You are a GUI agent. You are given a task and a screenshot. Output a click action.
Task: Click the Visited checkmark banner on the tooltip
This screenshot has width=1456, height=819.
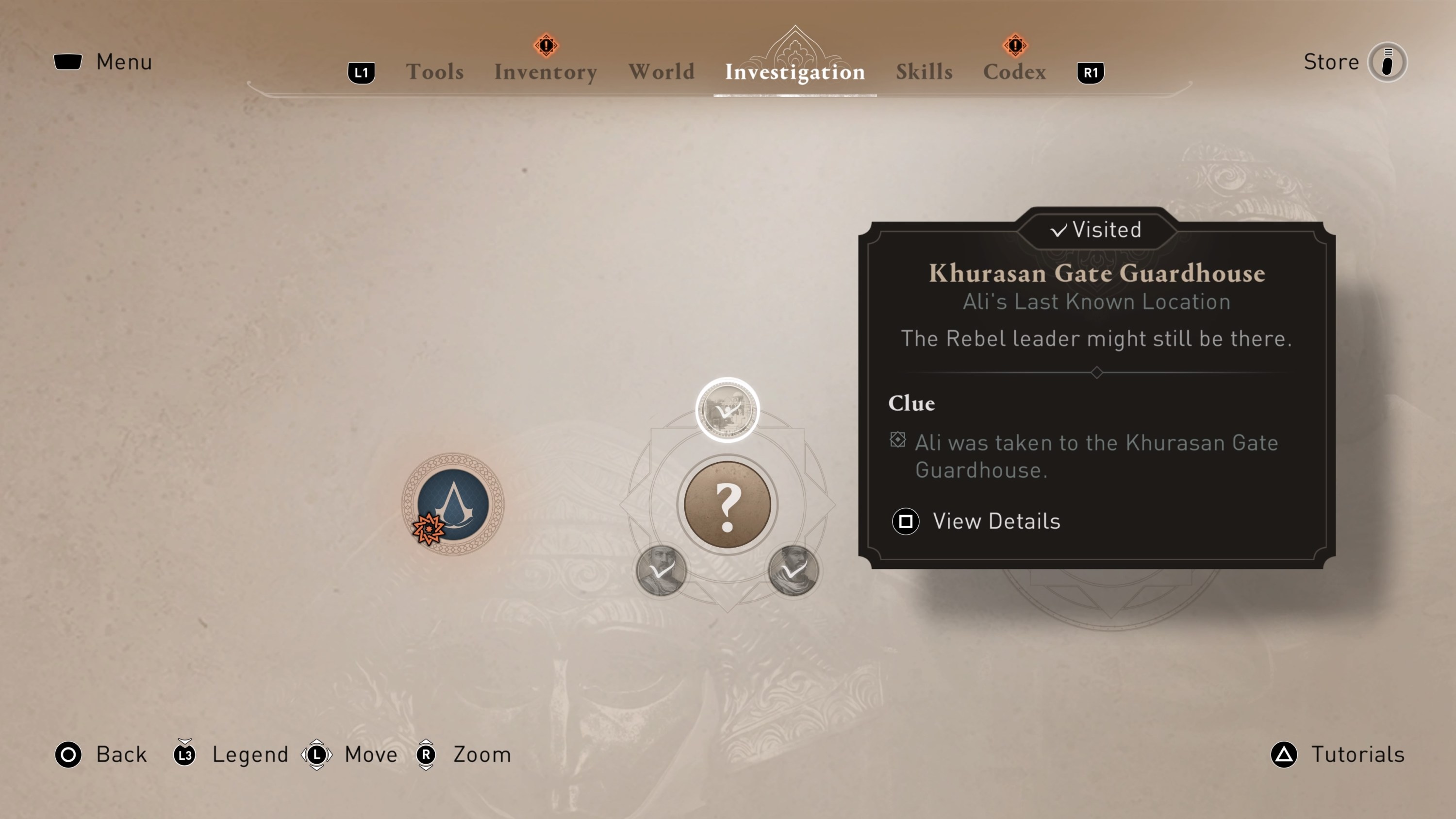click(x=1095, y=230)
